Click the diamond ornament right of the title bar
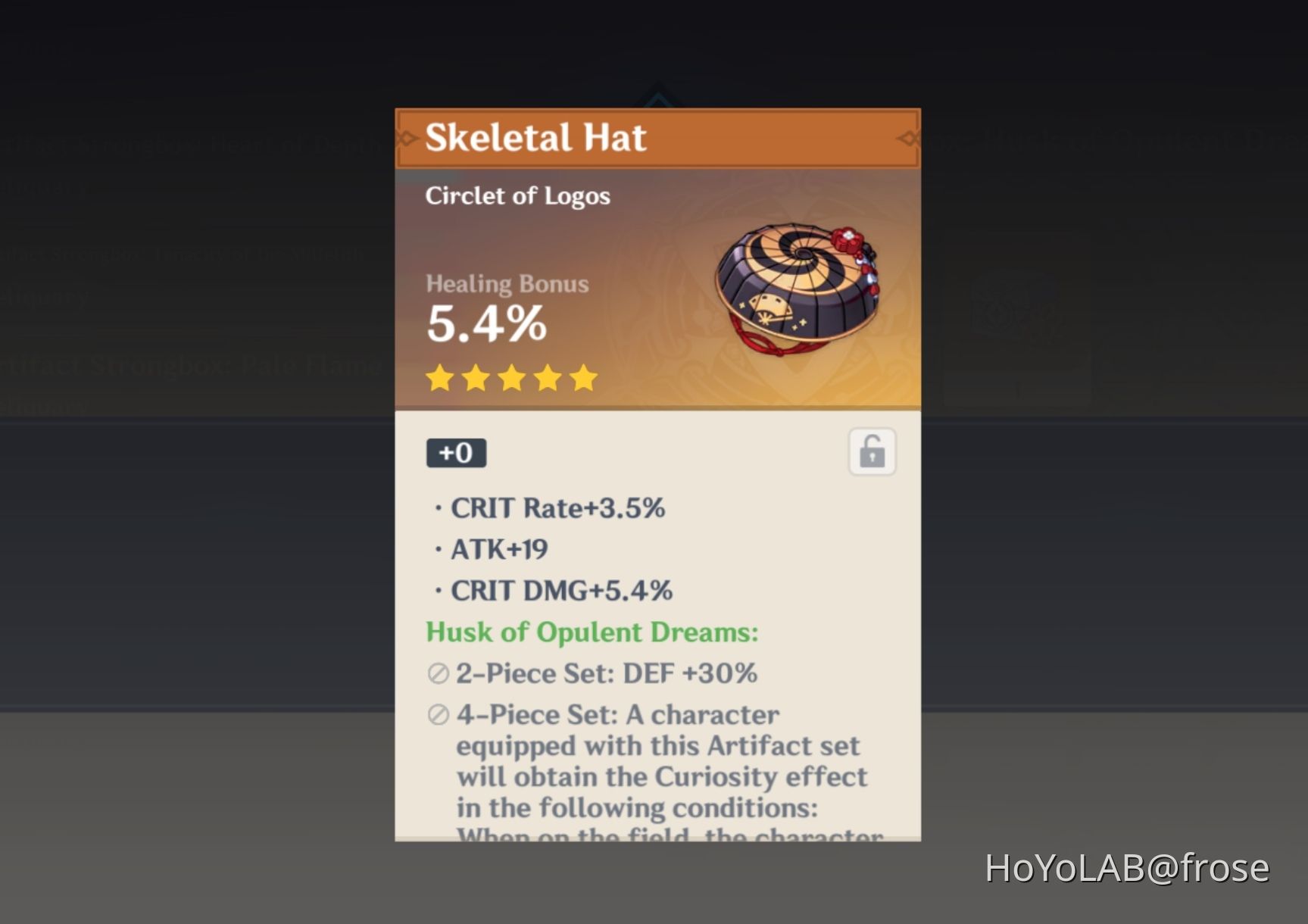1308x924 pixels. (x=911, y=138)
